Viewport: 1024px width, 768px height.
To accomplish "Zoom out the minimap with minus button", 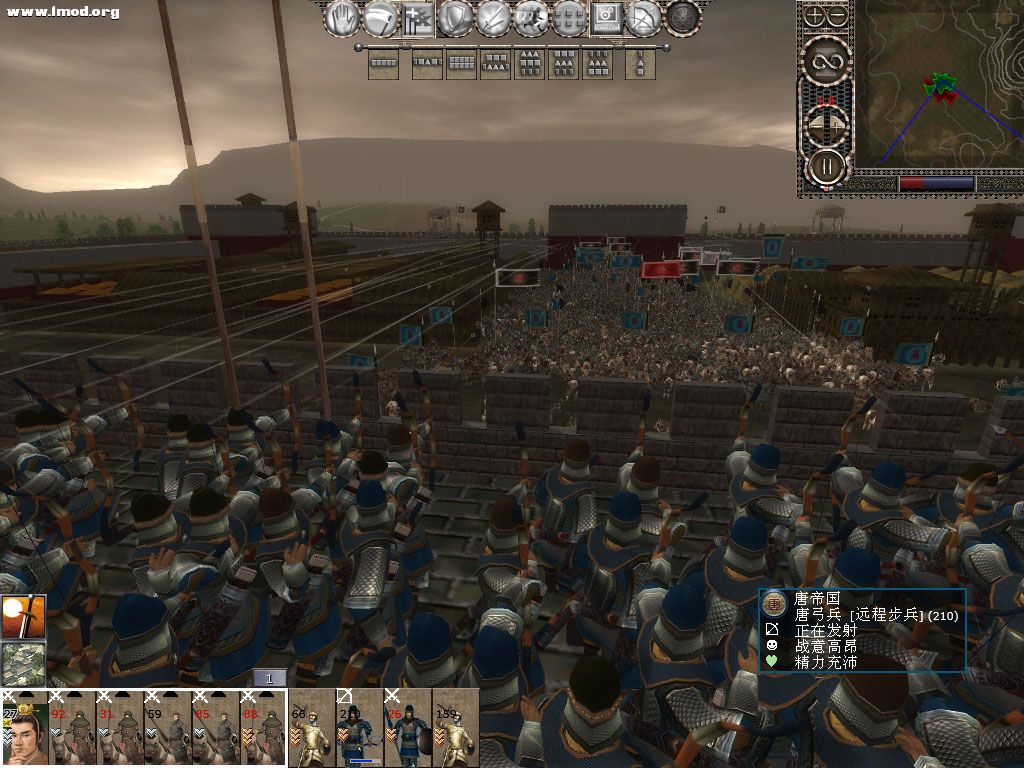I will tap(838, 15).
